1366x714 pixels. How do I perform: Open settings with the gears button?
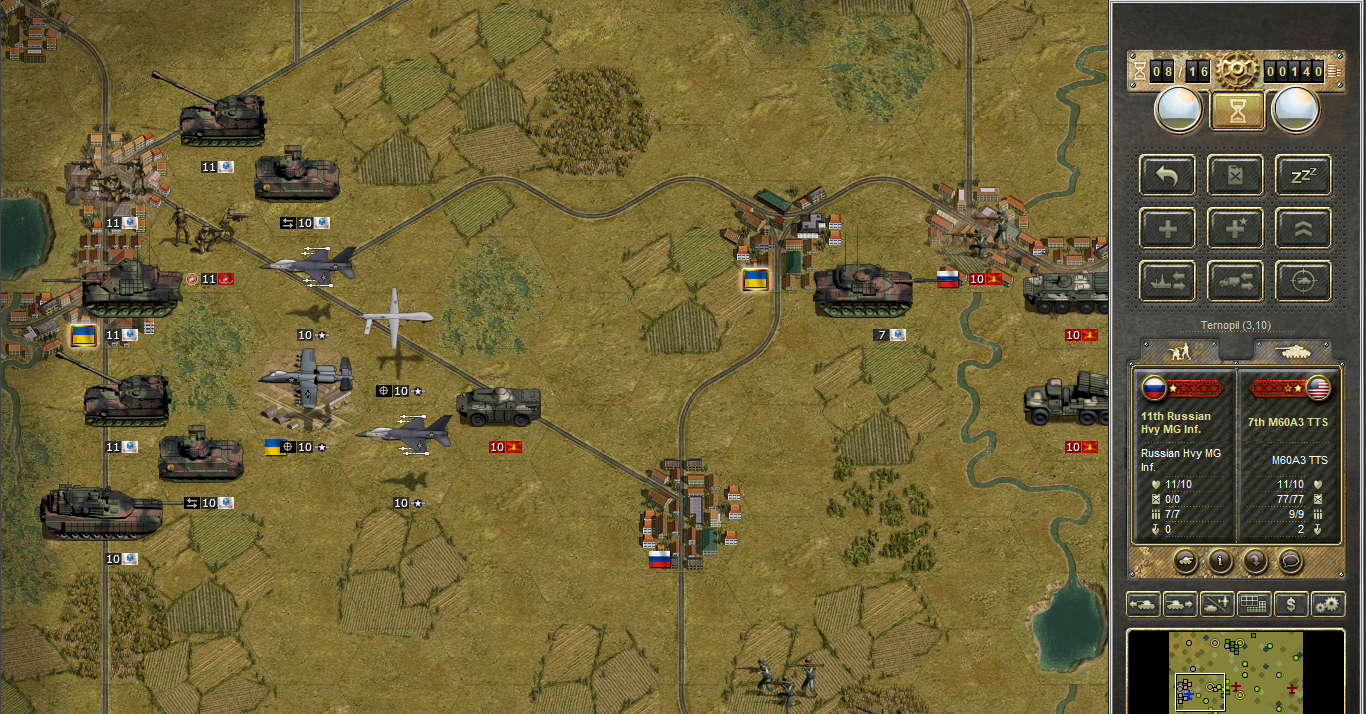[1328, 604]
